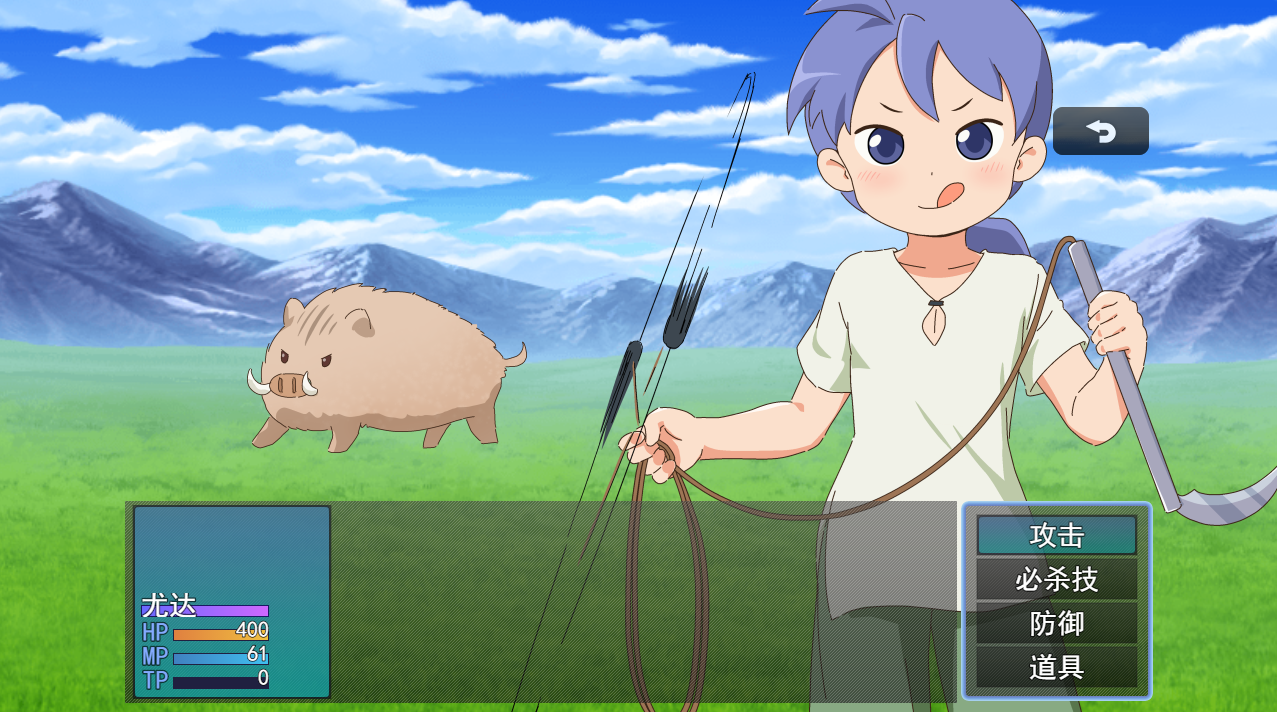The width and height of the screenshot is (1277, 712).
Task: Select the 必杀技 special skill command
Action: pos(1056,579)
